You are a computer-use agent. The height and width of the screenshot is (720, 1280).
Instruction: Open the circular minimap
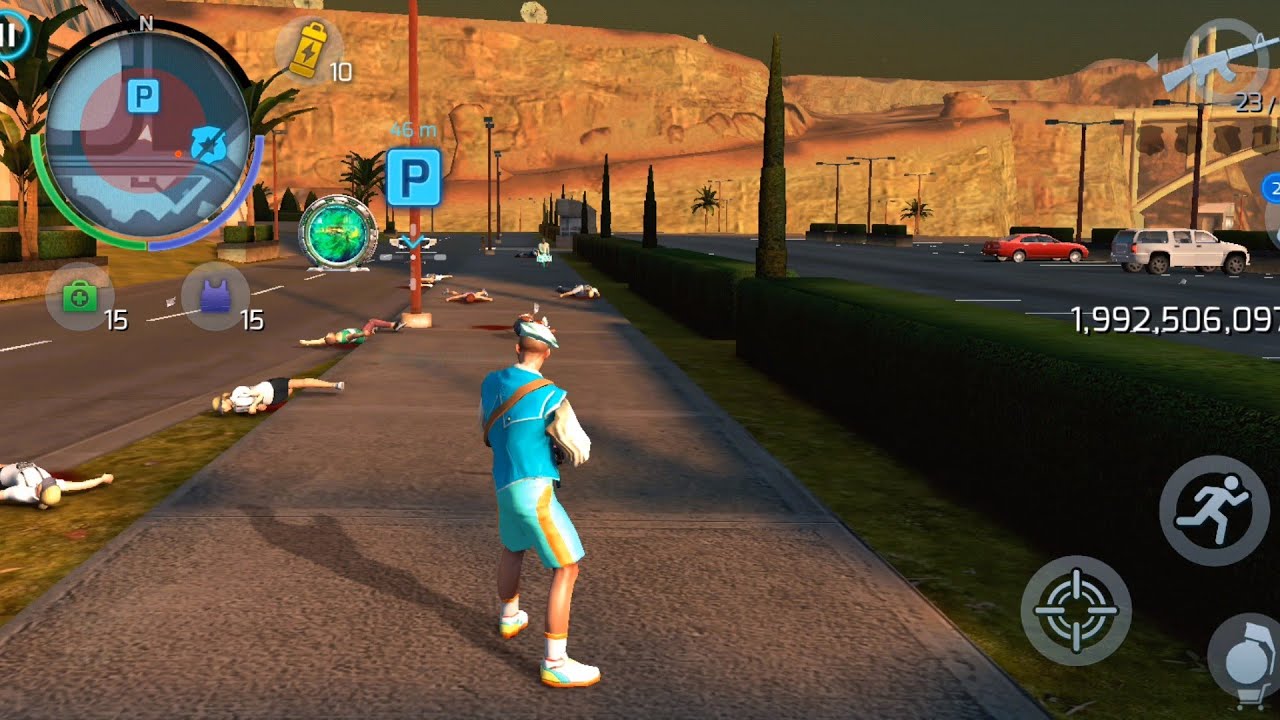(x=146, y=134)
